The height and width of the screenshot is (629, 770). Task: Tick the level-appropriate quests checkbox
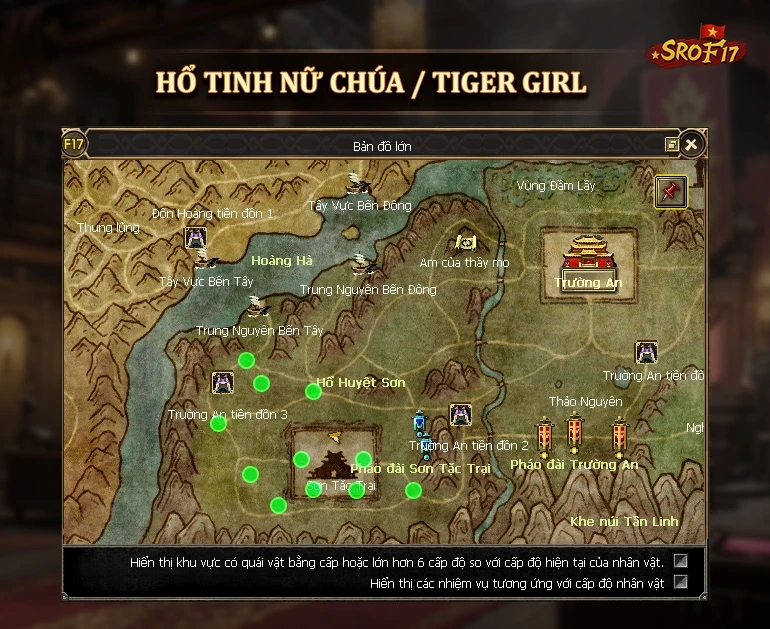(x=681, y=581)
